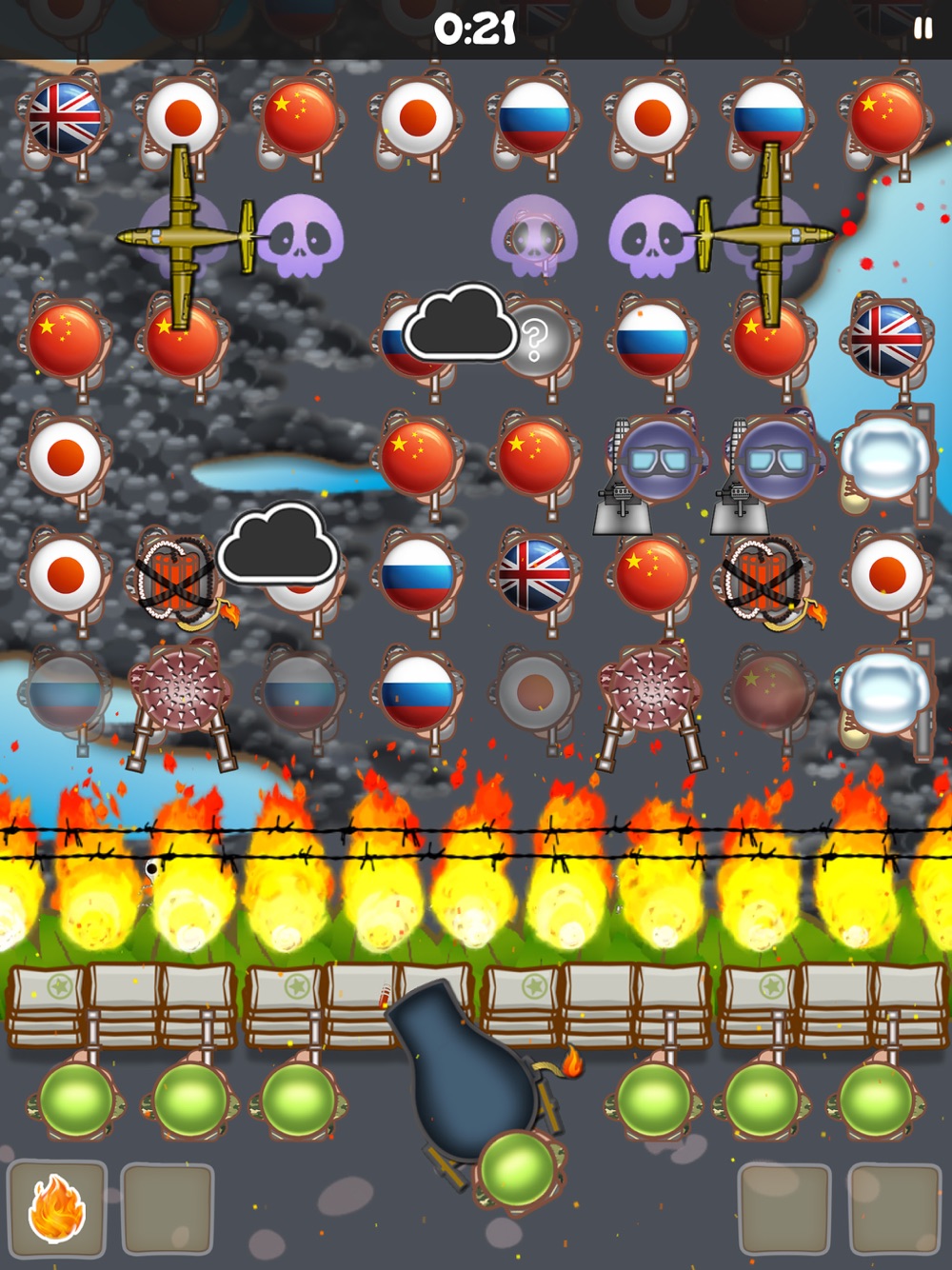The image size is (952, 1270).
Task: Activate the fire power-up slot
Action: (x=57, y=1209)
